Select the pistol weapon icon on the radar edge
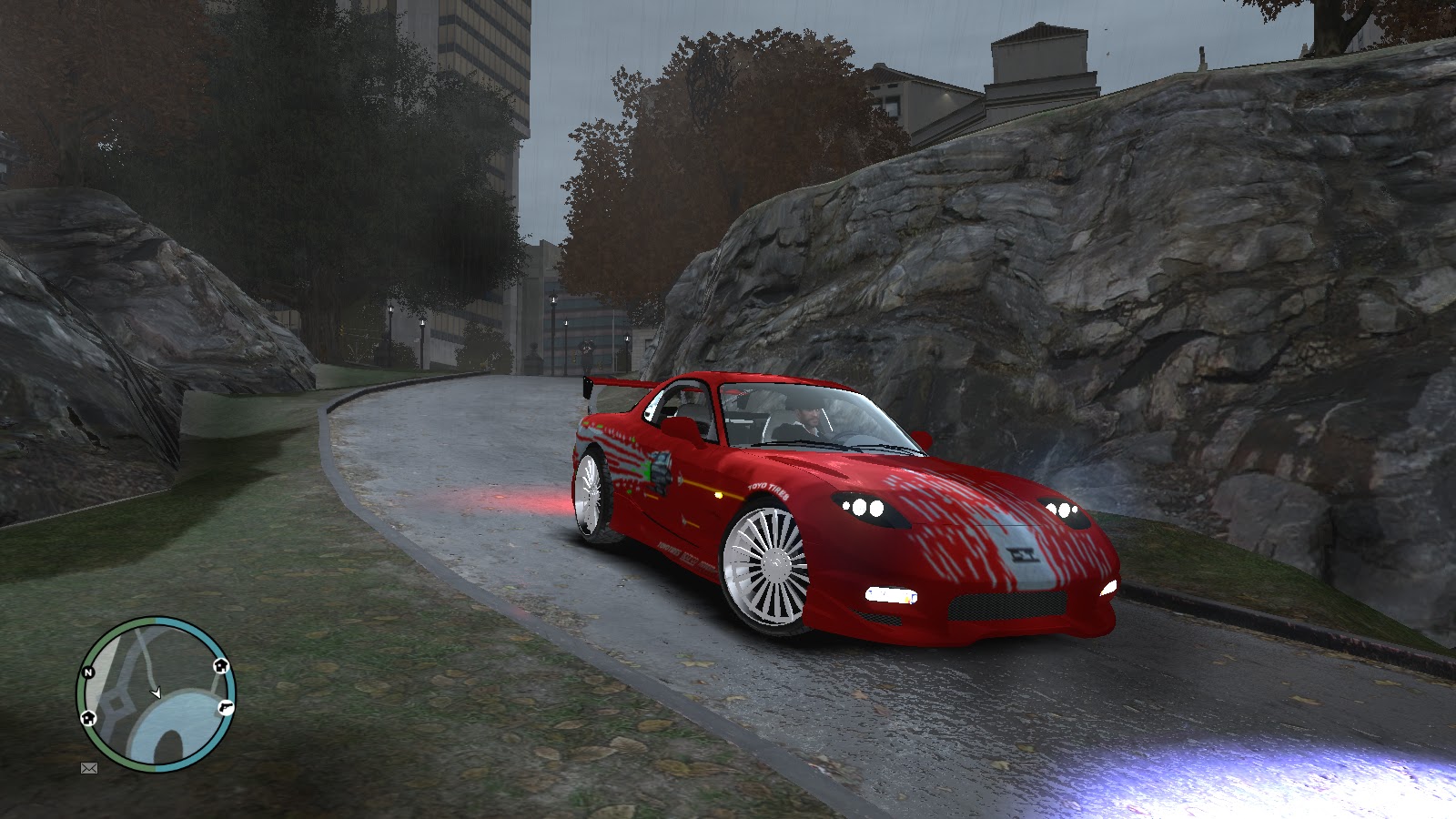1456x819 pixels. click(225, 708)
